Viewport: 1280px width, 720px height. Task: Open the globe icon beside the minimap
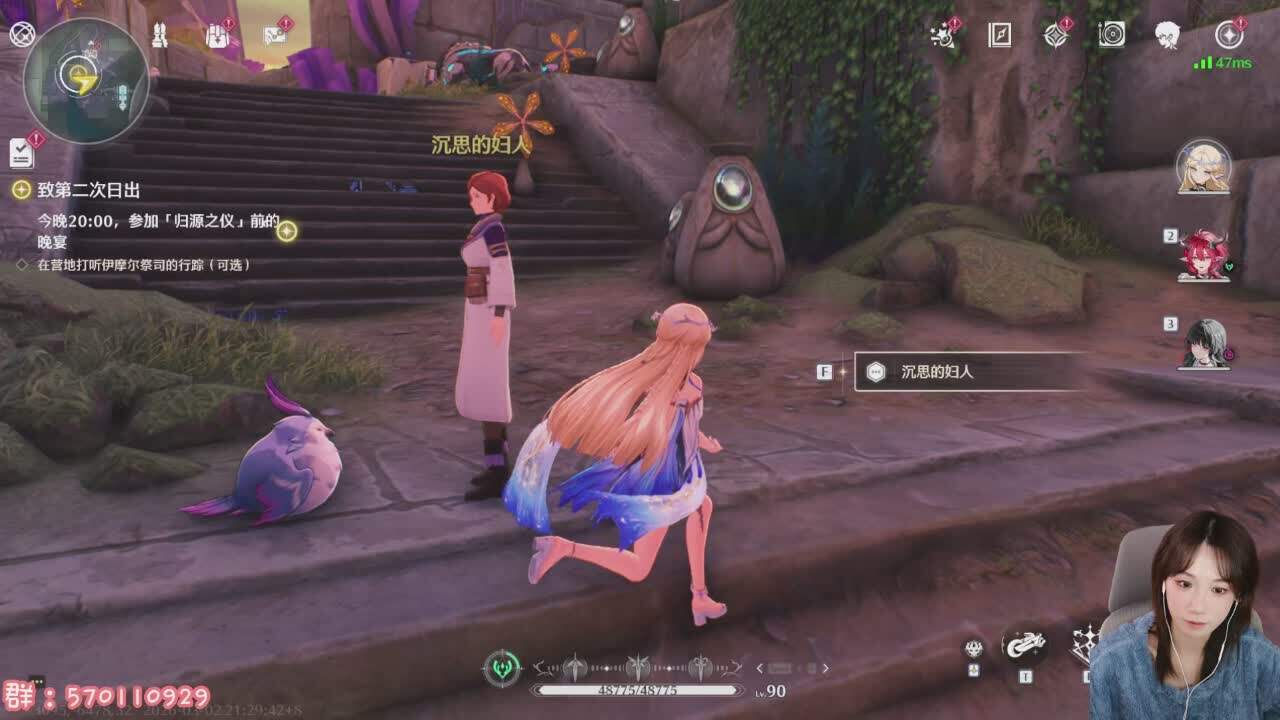coord(21,35)
